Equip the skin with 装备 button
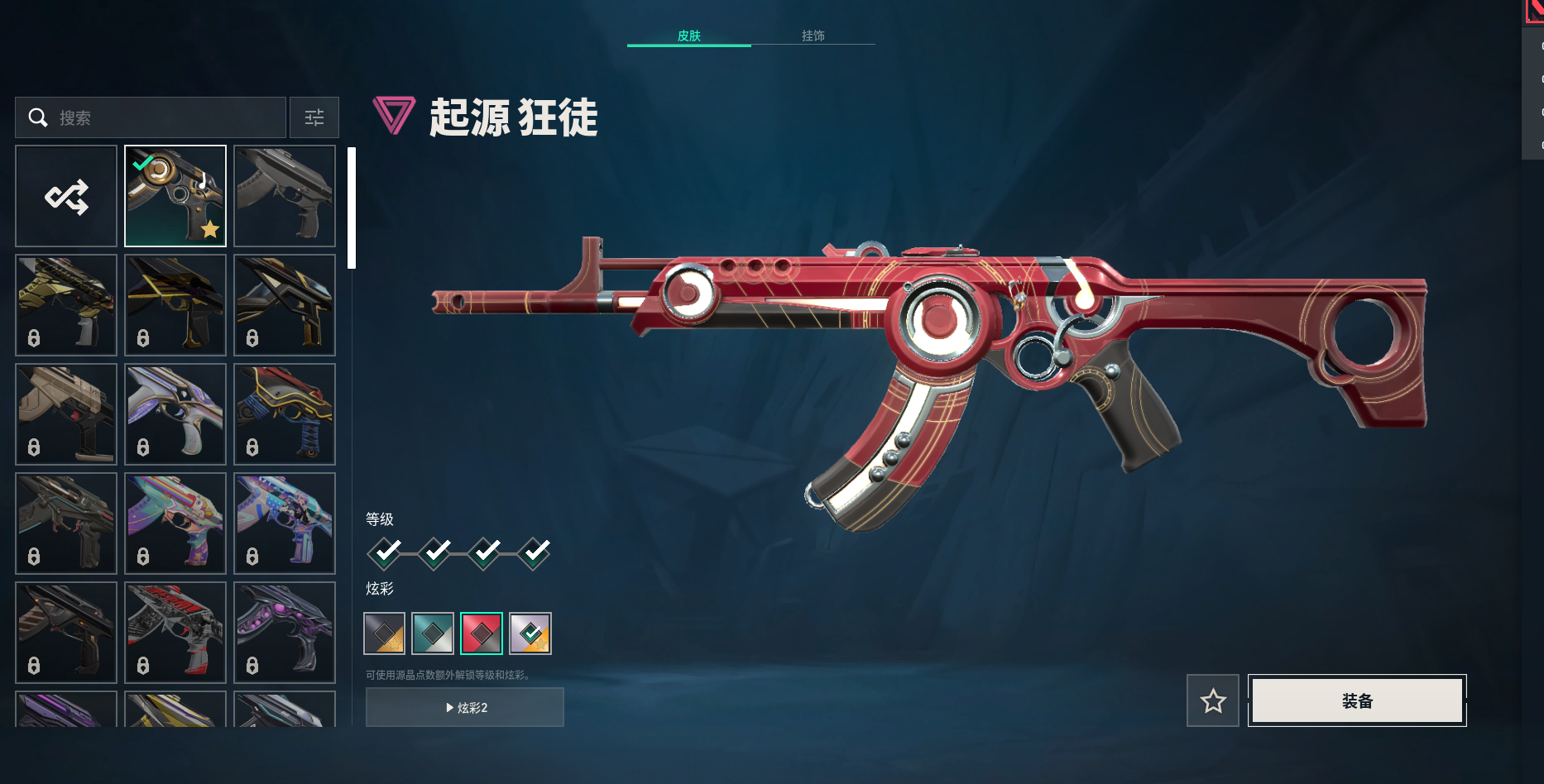 [x=1357, y=700]
